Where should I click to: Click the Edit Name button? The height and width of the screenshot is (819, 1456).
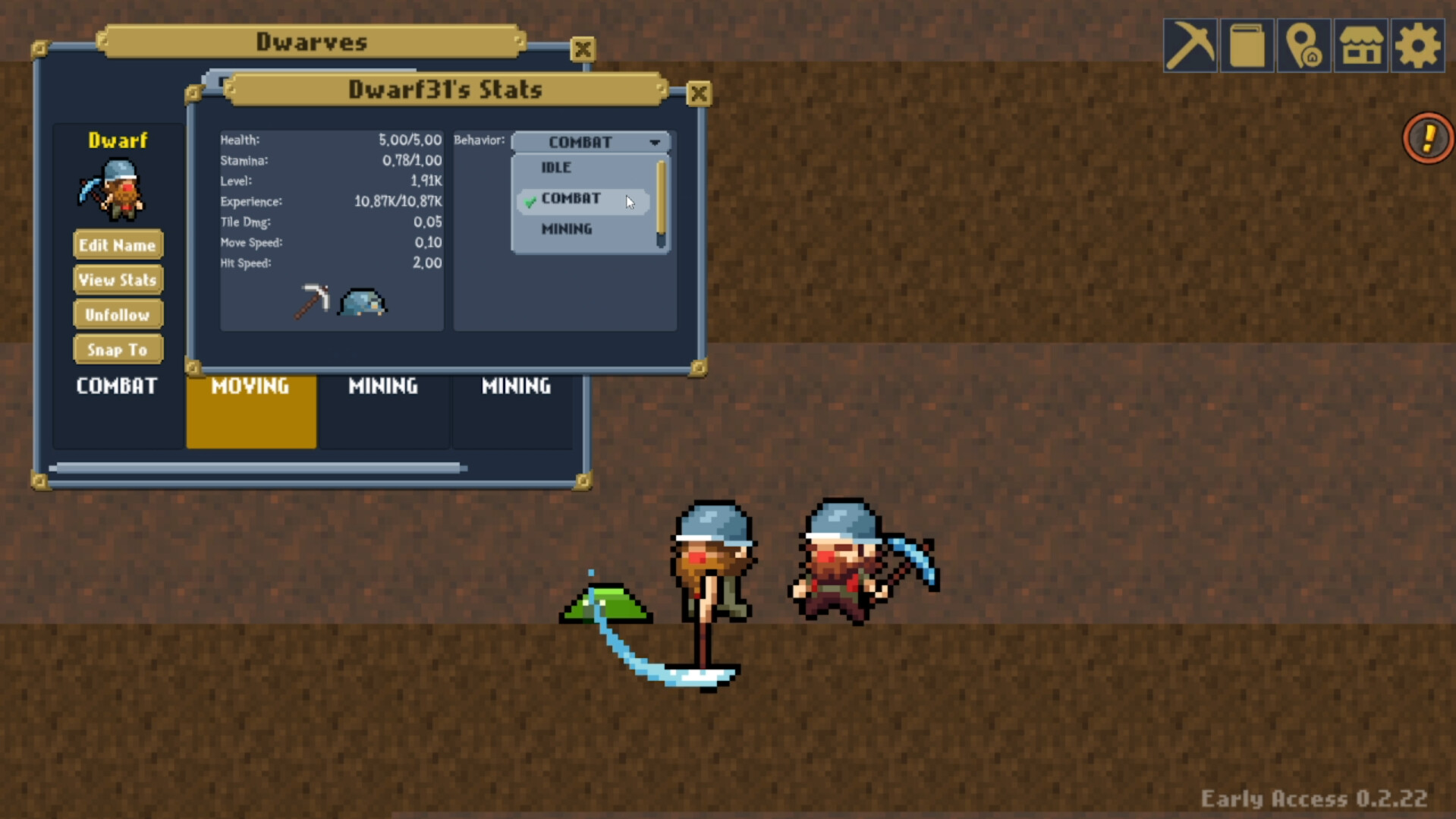(x=118, y=244)
